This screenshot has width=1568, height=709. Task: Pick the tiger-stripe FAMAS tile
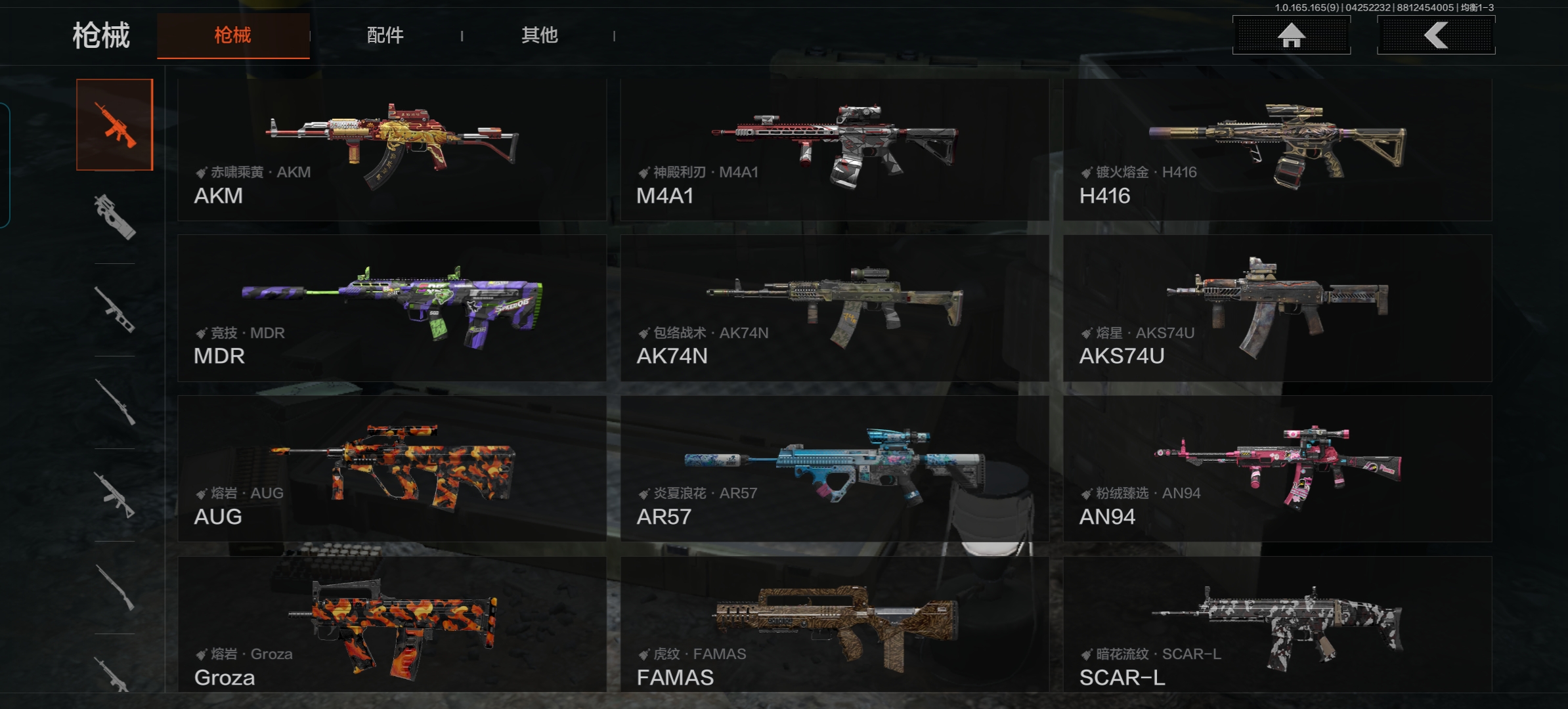pos(834,624)
